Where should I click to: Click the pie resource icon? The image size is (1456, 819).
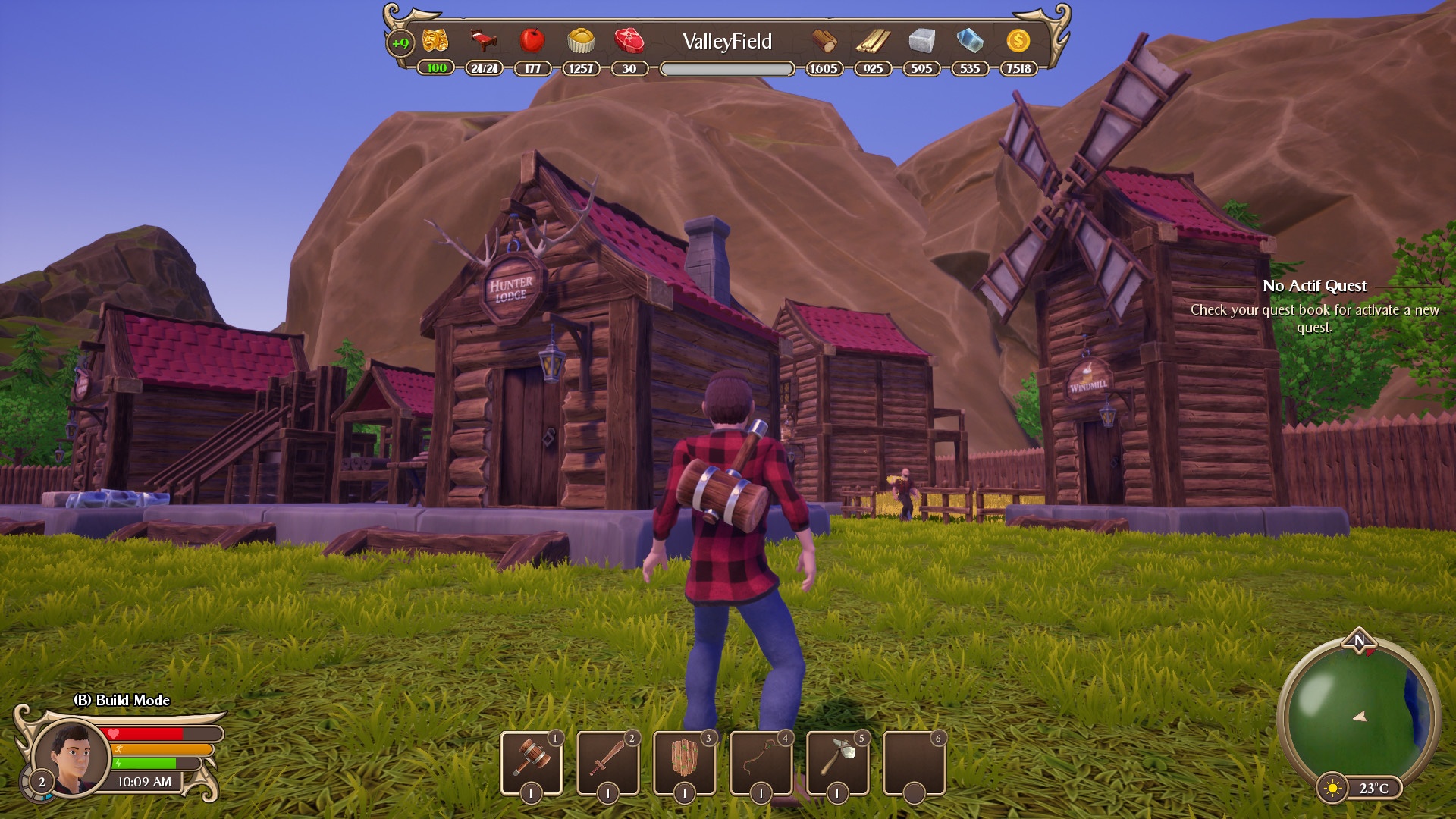(581, 40)
